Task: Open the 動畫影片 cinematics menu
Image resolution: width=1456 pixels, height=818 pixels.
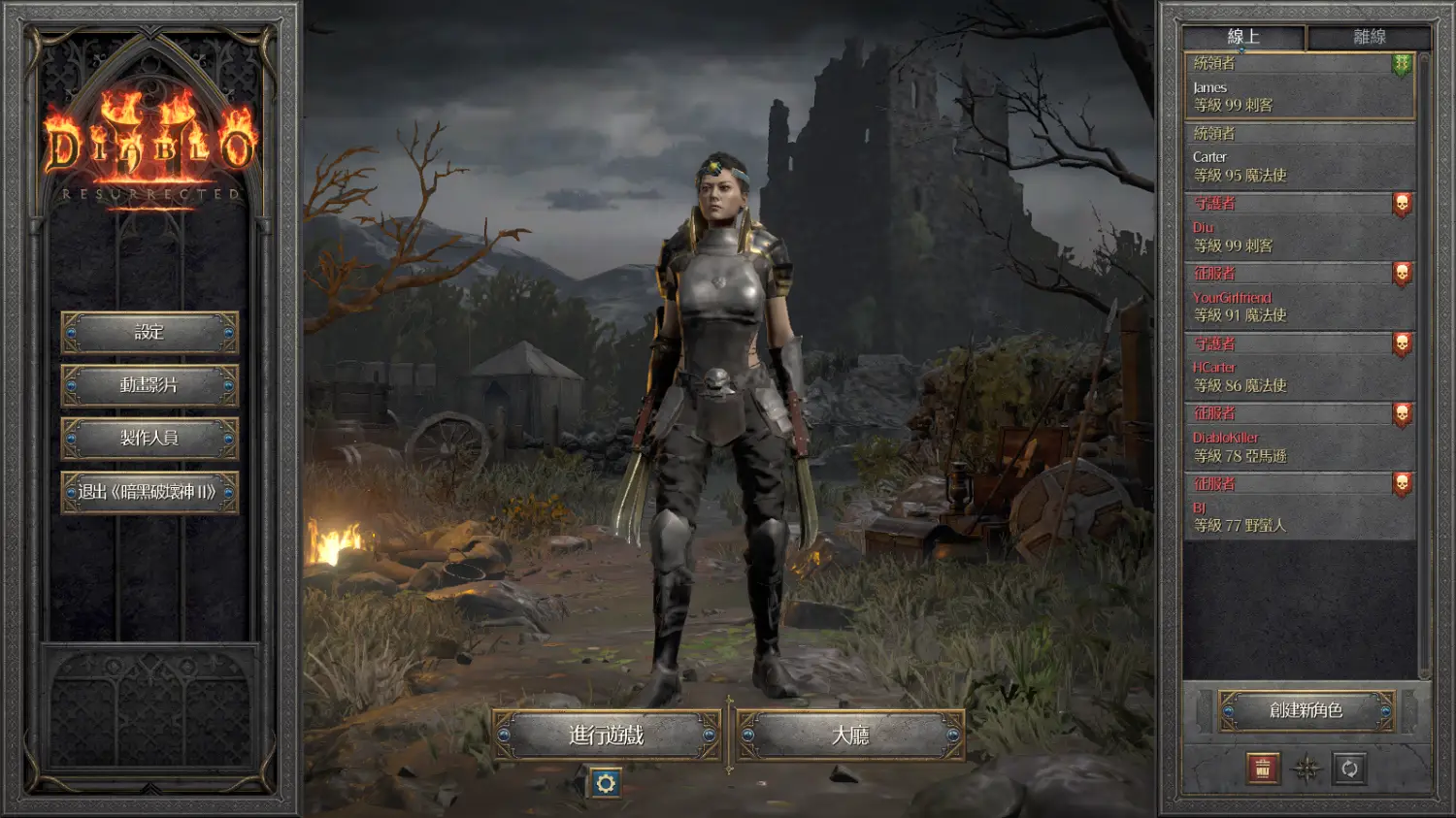Action: pyautogui.click(x=149, y=385)
